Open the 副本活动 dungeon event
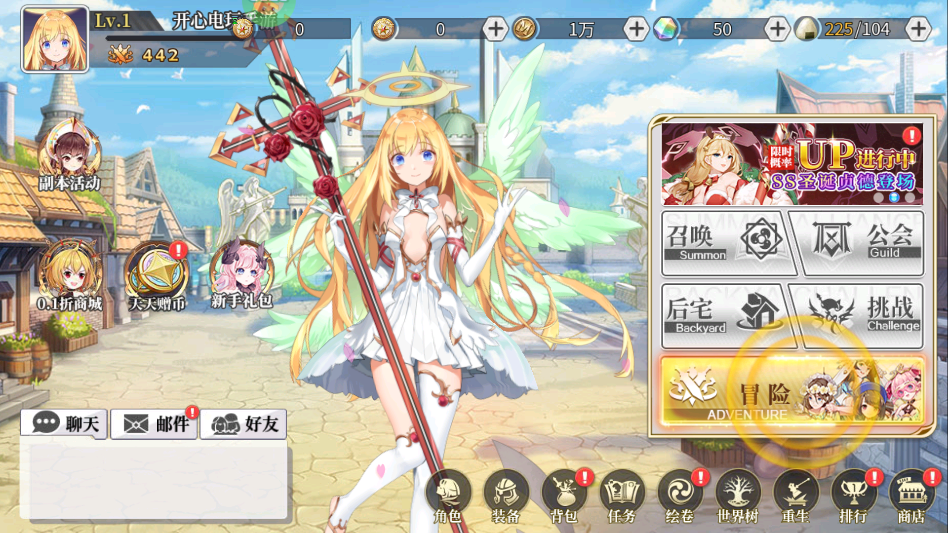 [70, 157]
